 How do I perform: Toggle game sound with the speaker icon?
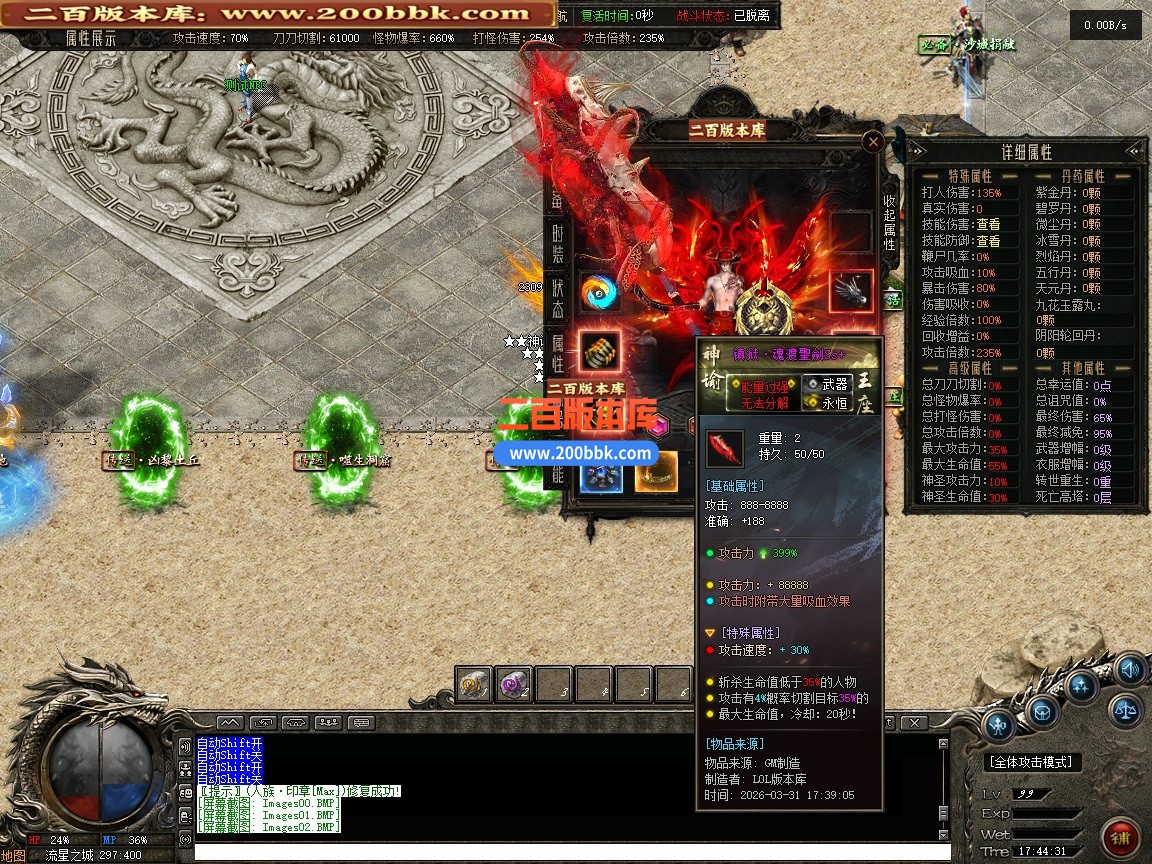tap(1130, 669)
